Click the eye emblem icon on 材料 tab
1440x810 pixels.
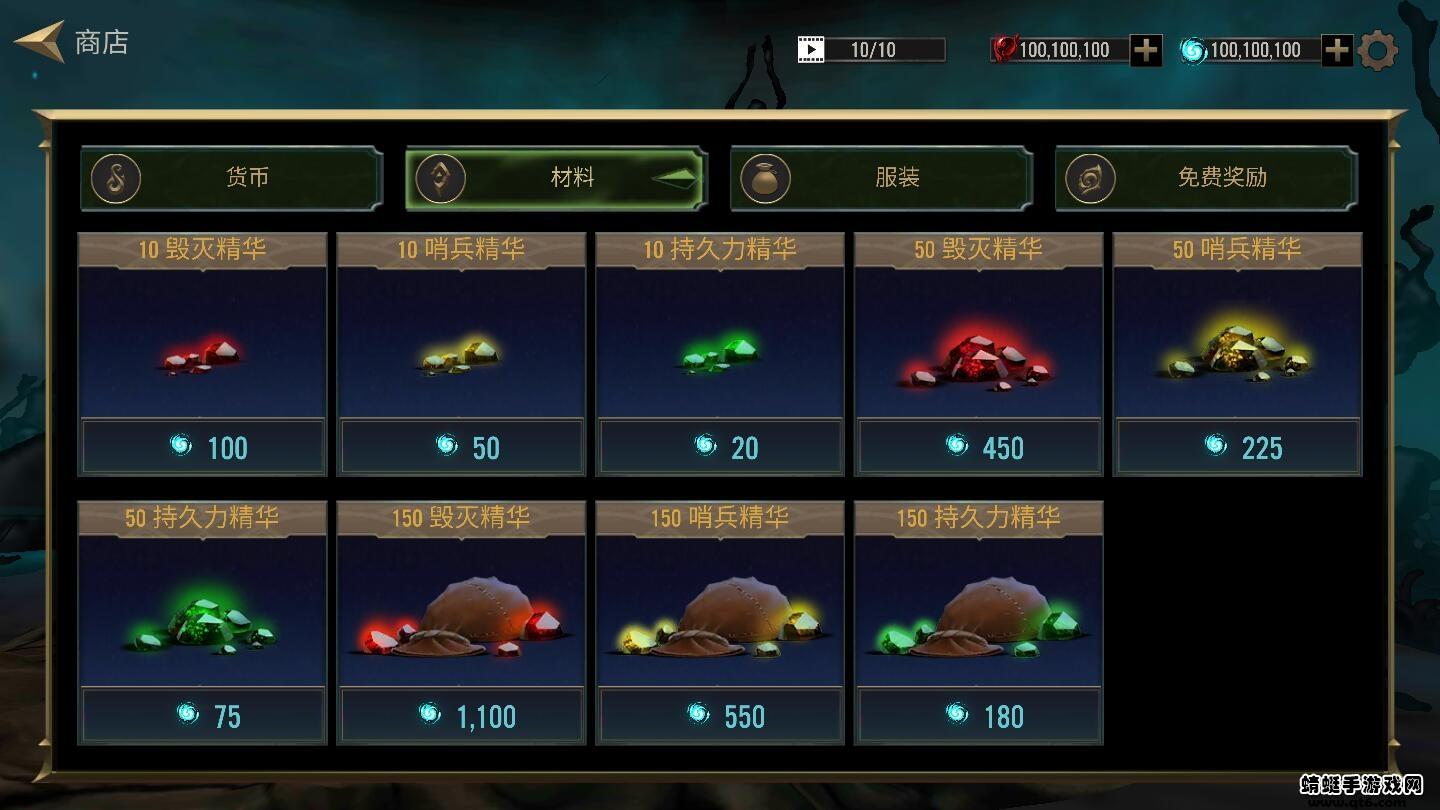441,177
